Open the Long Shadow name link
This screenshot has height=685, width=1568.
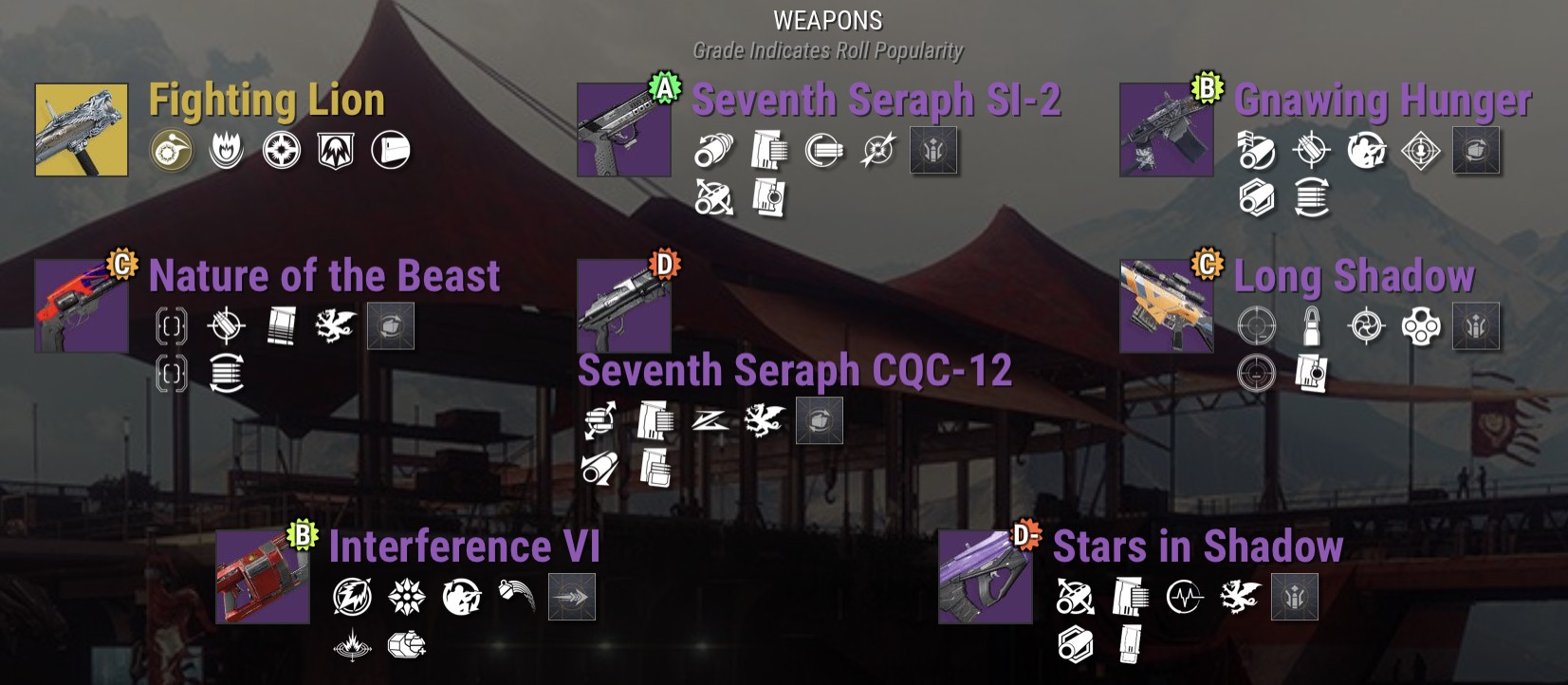[x=1354, y=276]
